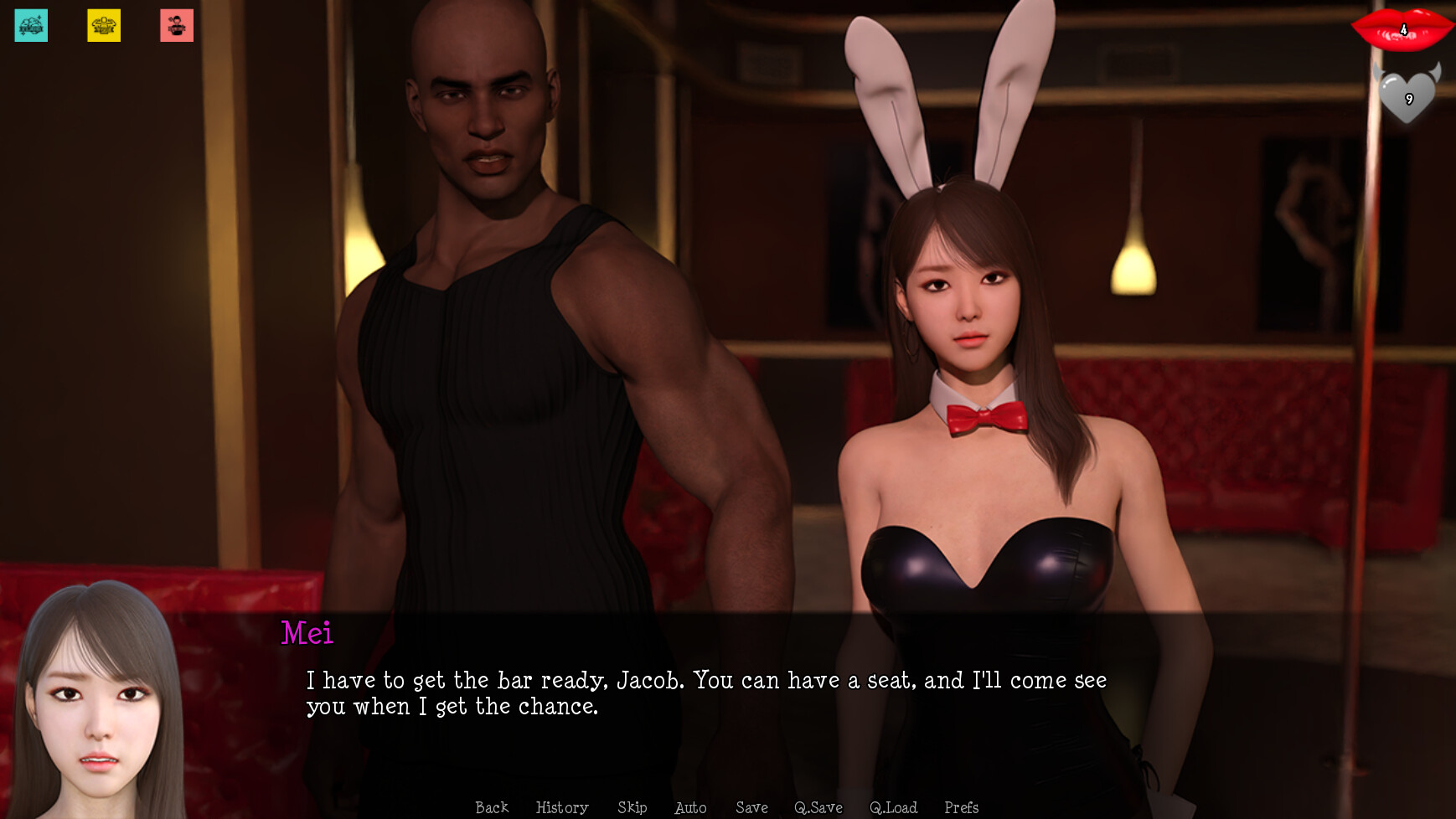This screenshot has height=819, width=1456.
Task: Enable Skip mode for dialogue
Action: (632, 807)
